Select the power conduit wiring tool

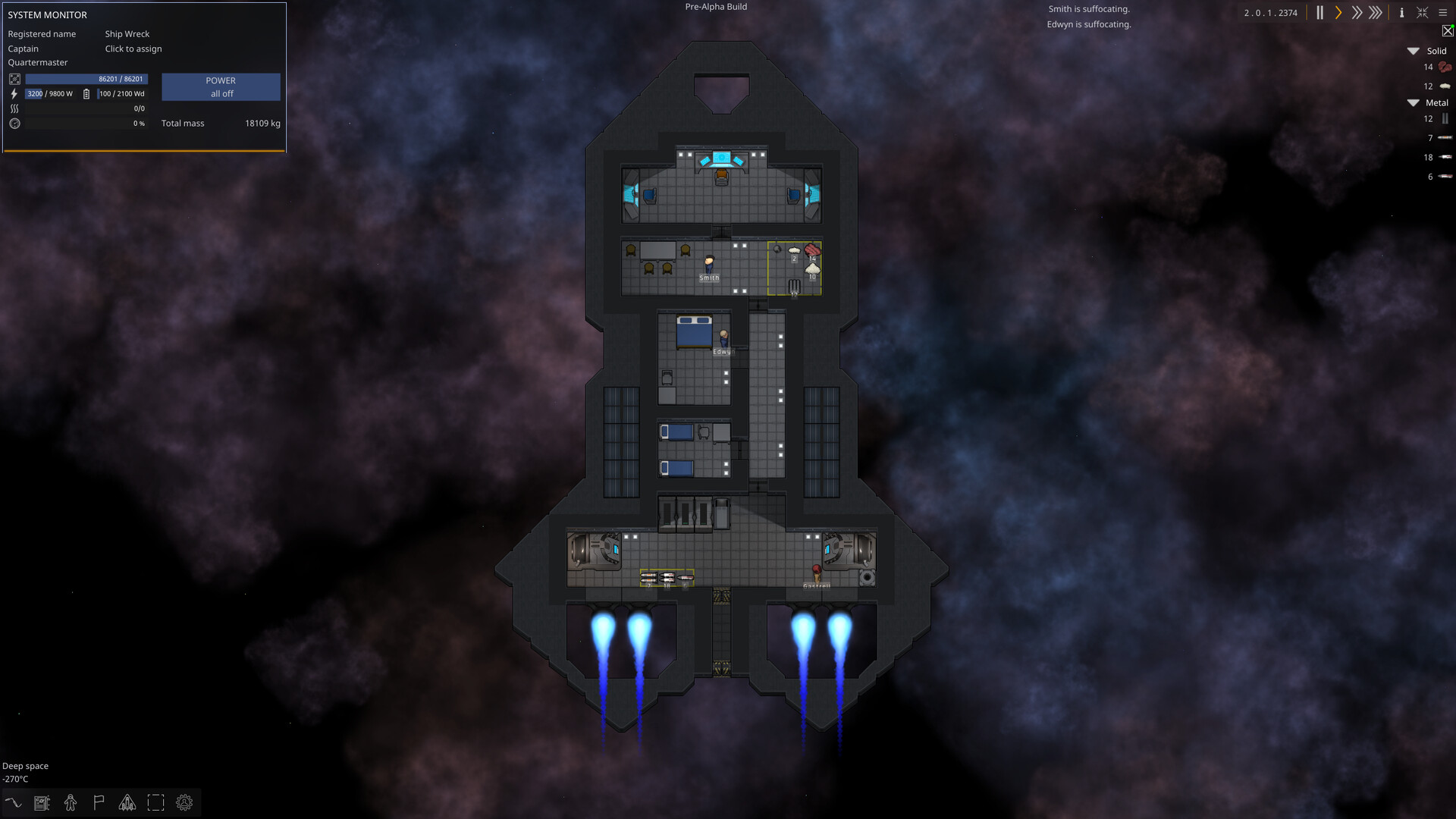[x=14, y=802]
